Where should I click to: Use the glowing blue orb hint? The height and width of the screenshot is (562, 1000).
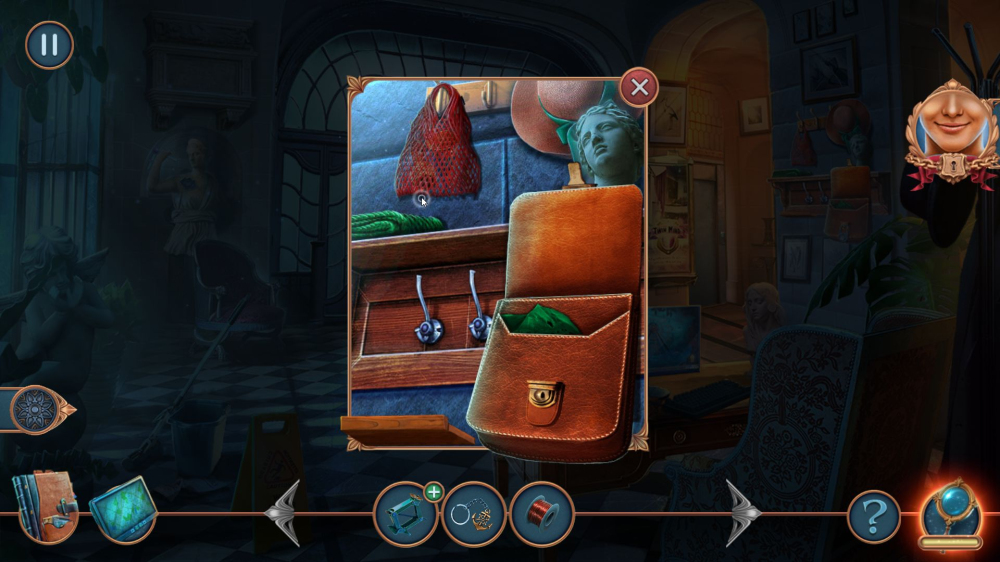951,511
